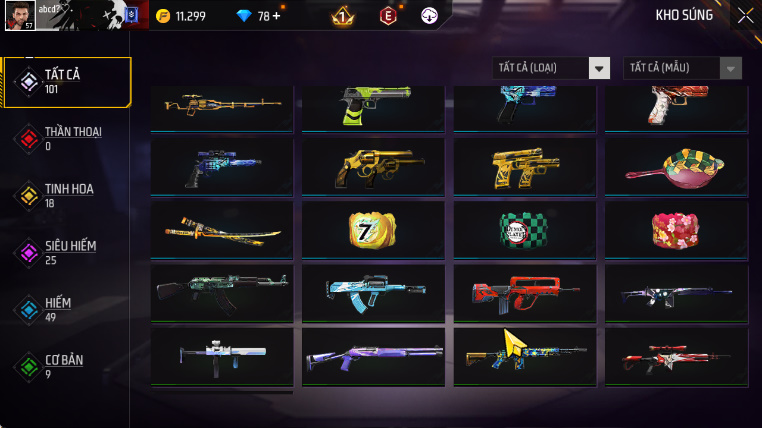762x428 pixels.
Task: Open the Tất Cả (Mẫu) model dropdown
Action: click(x=683, y=68)
